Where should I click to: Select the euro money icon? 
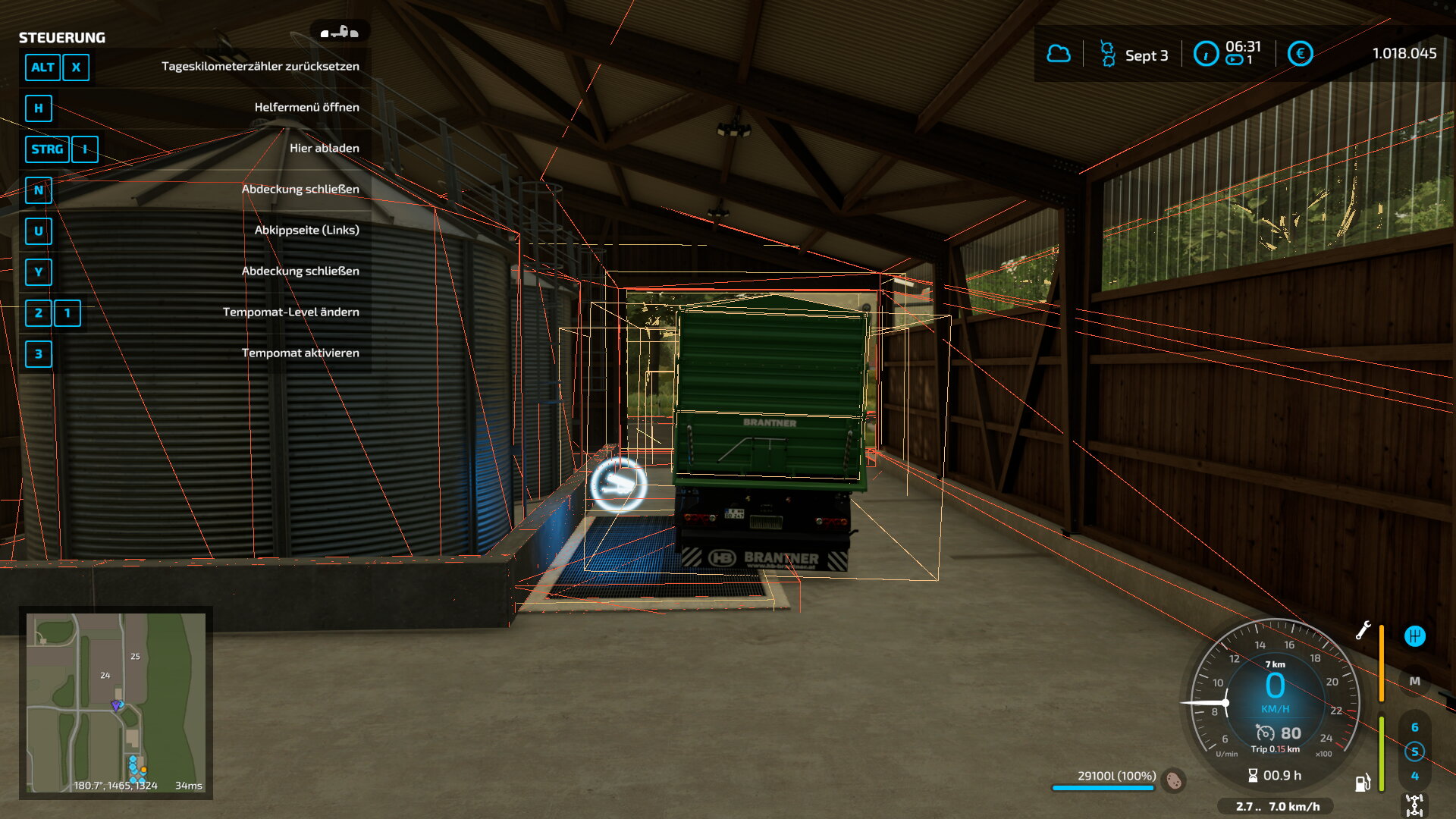[1300, 54]
